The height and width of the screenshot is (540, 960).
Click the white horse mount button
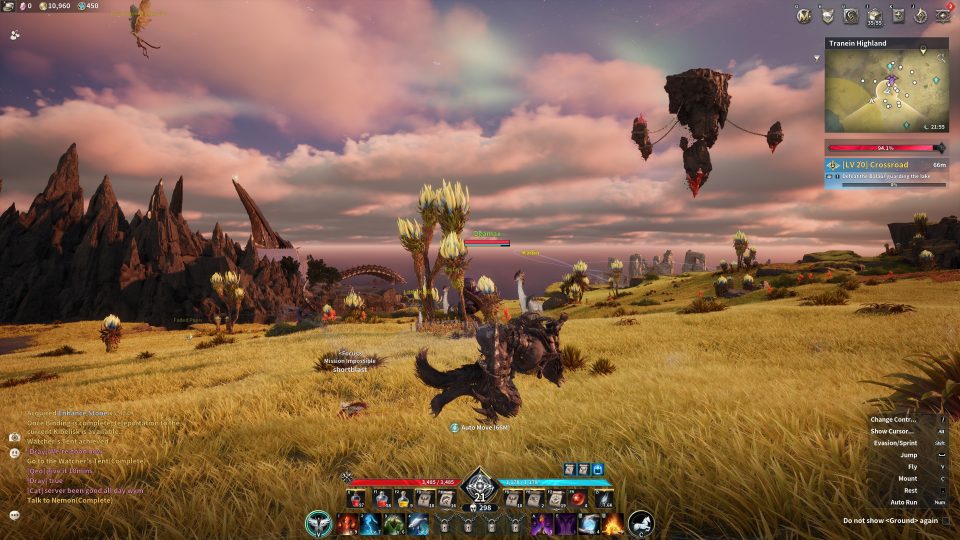point(641,522)
